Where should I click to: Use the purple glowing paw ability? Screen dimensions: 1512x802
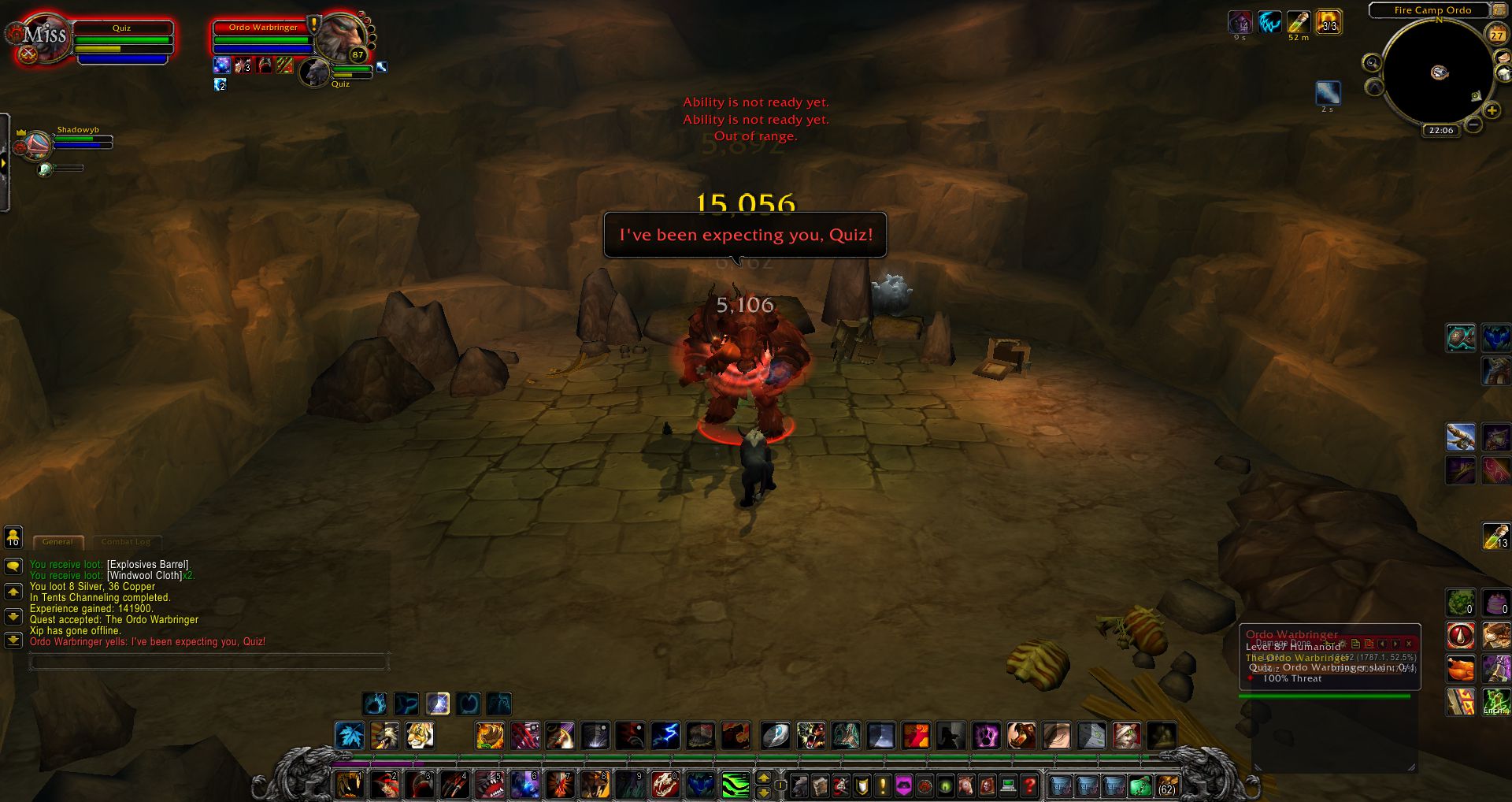point(986,736)
